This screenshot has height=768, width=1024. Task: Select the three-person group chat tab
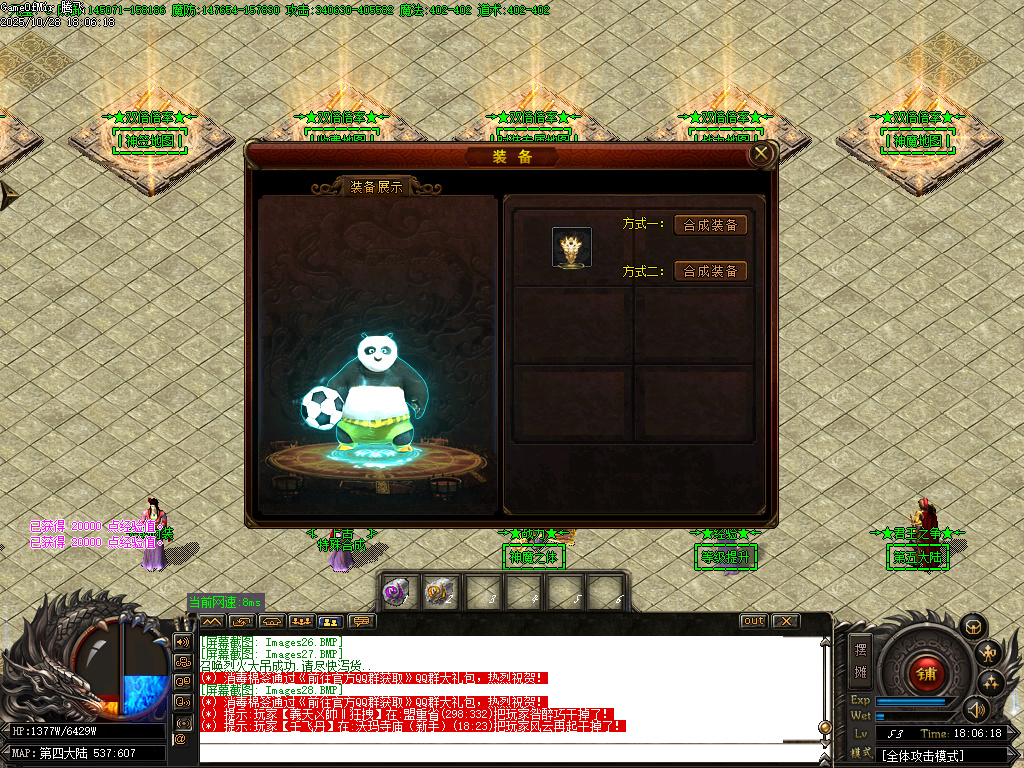(x=300, y=621)
